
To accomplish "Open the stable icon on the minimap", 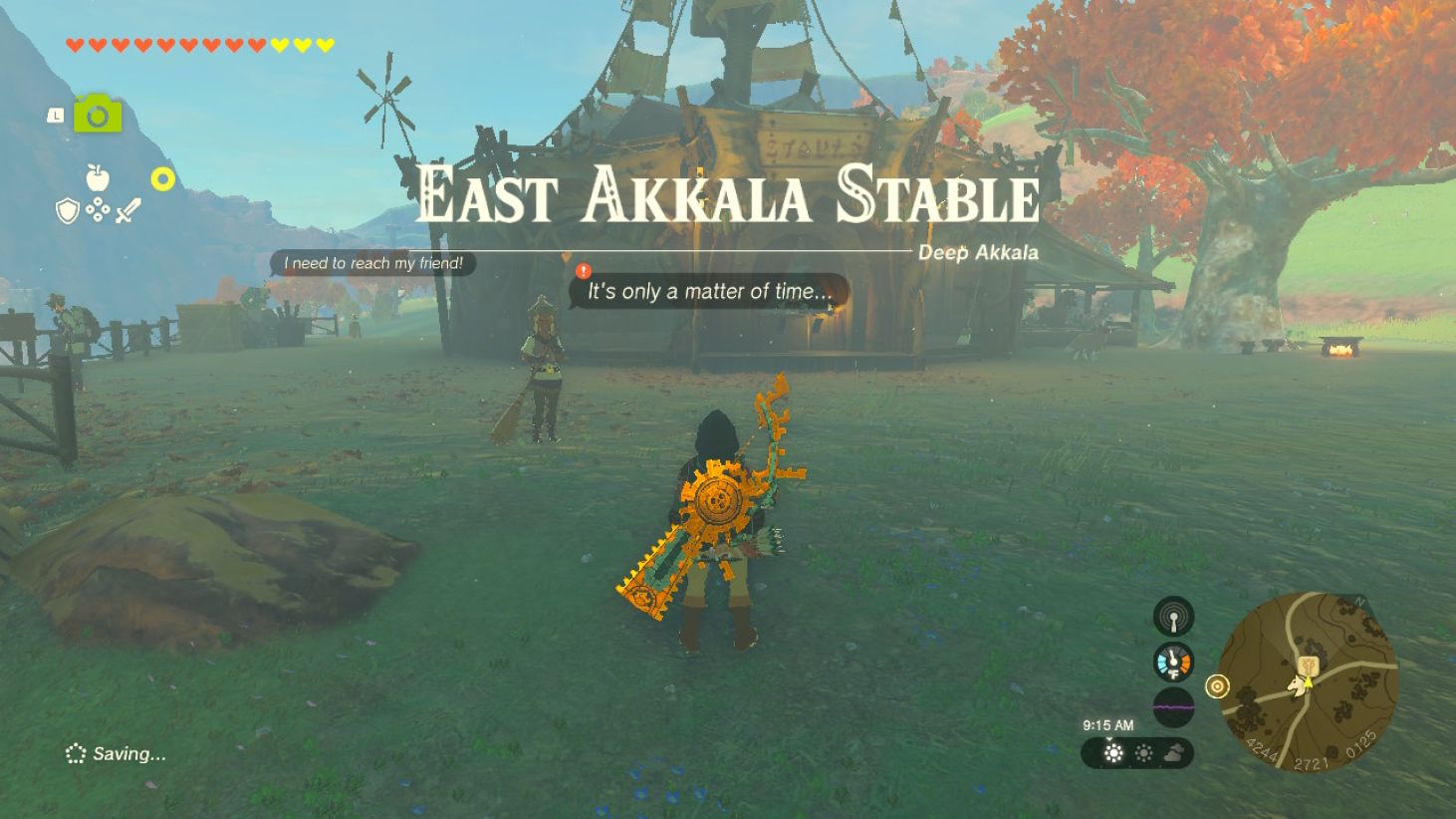I will tap(1307, 666).
